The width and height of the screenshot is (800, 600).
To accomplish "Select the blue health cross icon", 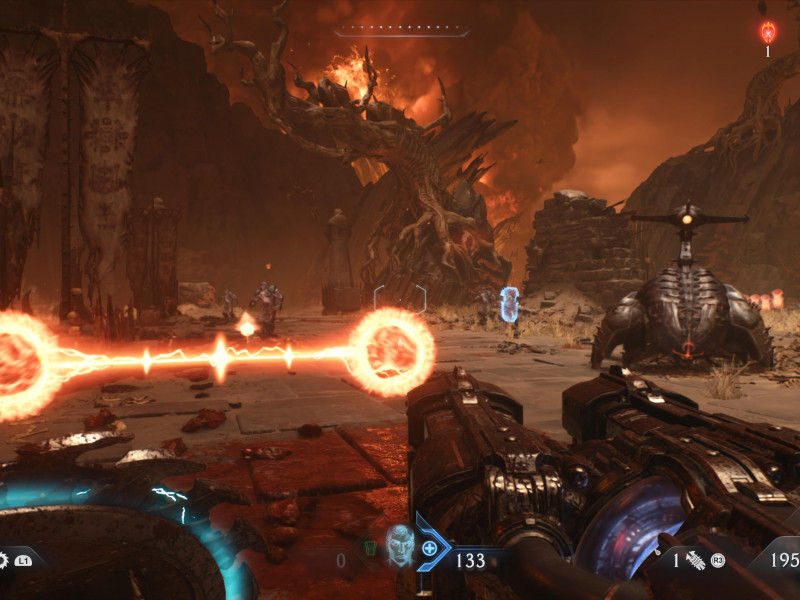I will point(430,548).
